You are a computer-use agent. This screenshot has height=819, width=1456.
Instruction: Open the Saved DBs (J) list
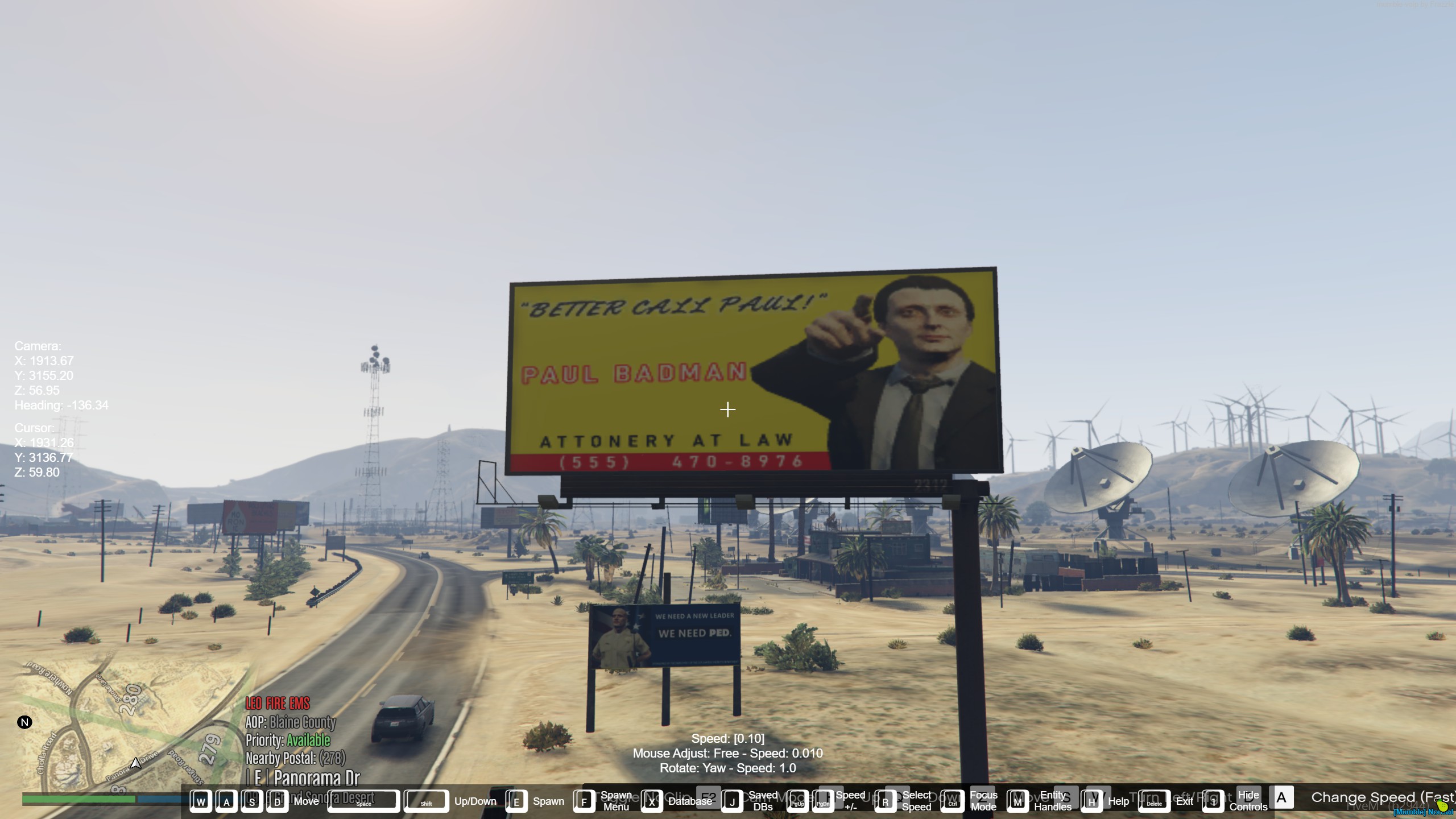(x=734, y=801)
